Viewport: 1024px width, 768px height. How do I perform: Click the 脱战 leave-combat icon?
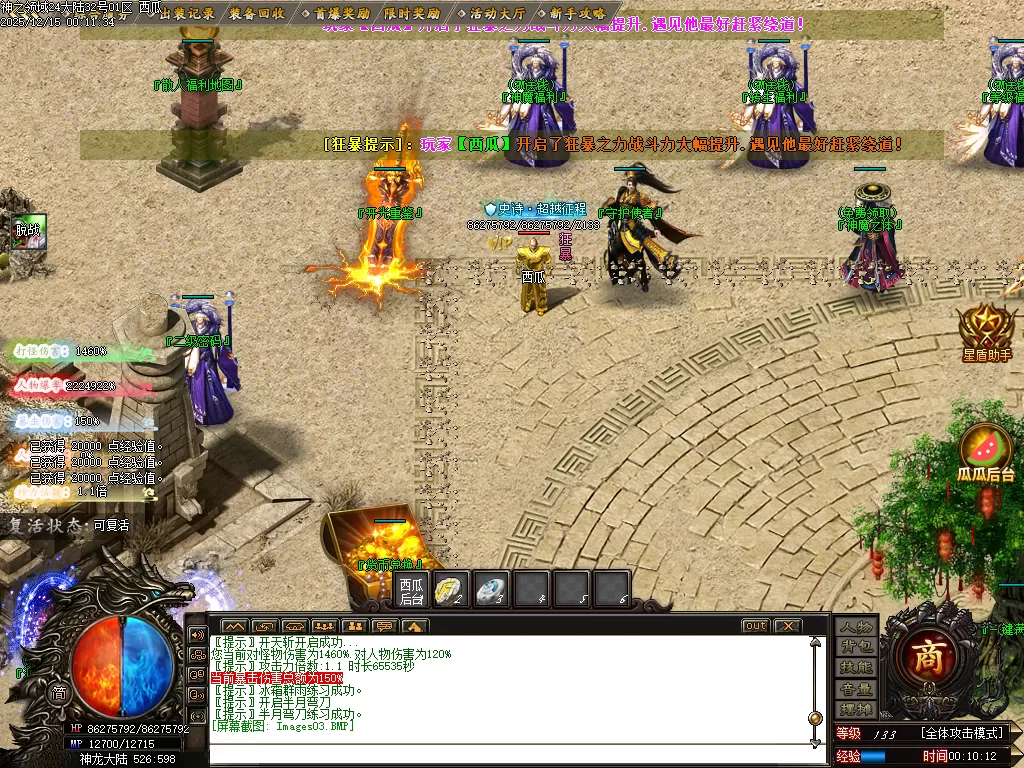point(29,231)
